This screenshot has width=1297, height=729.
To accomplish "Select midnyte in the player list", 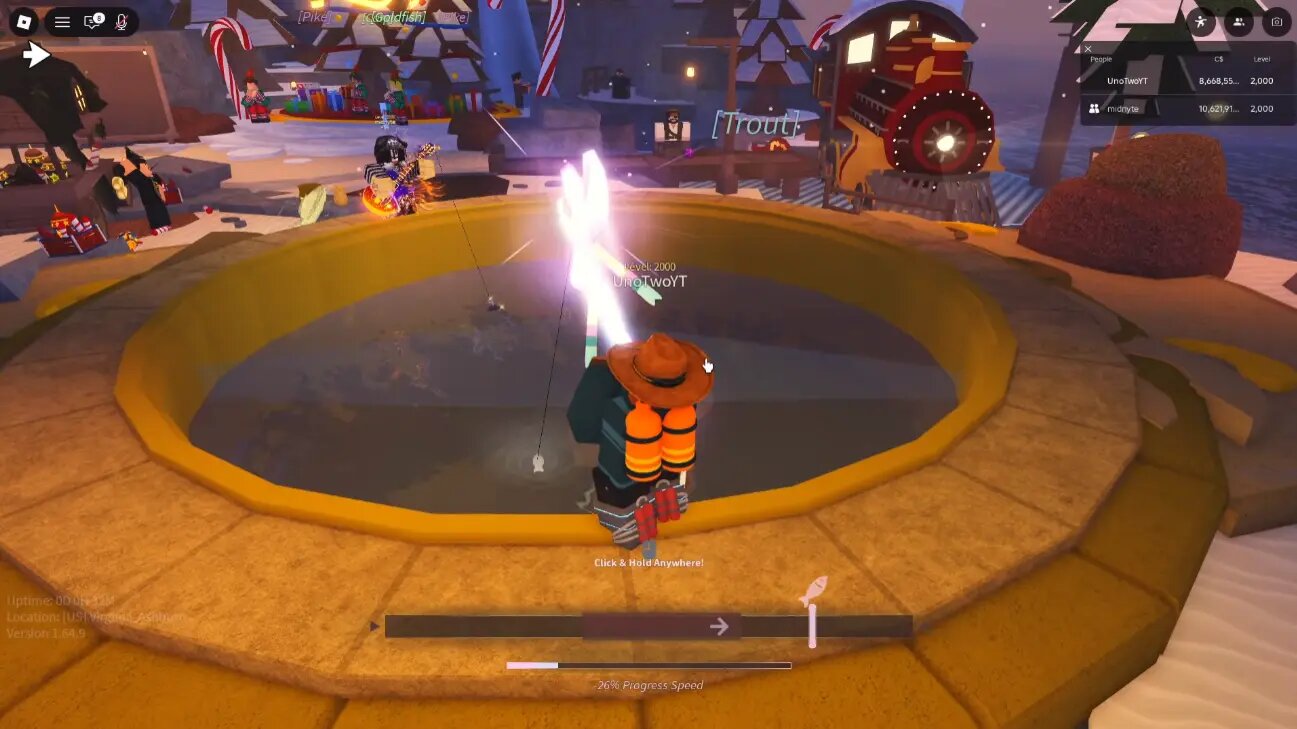I will click(x=1122, y=109).
